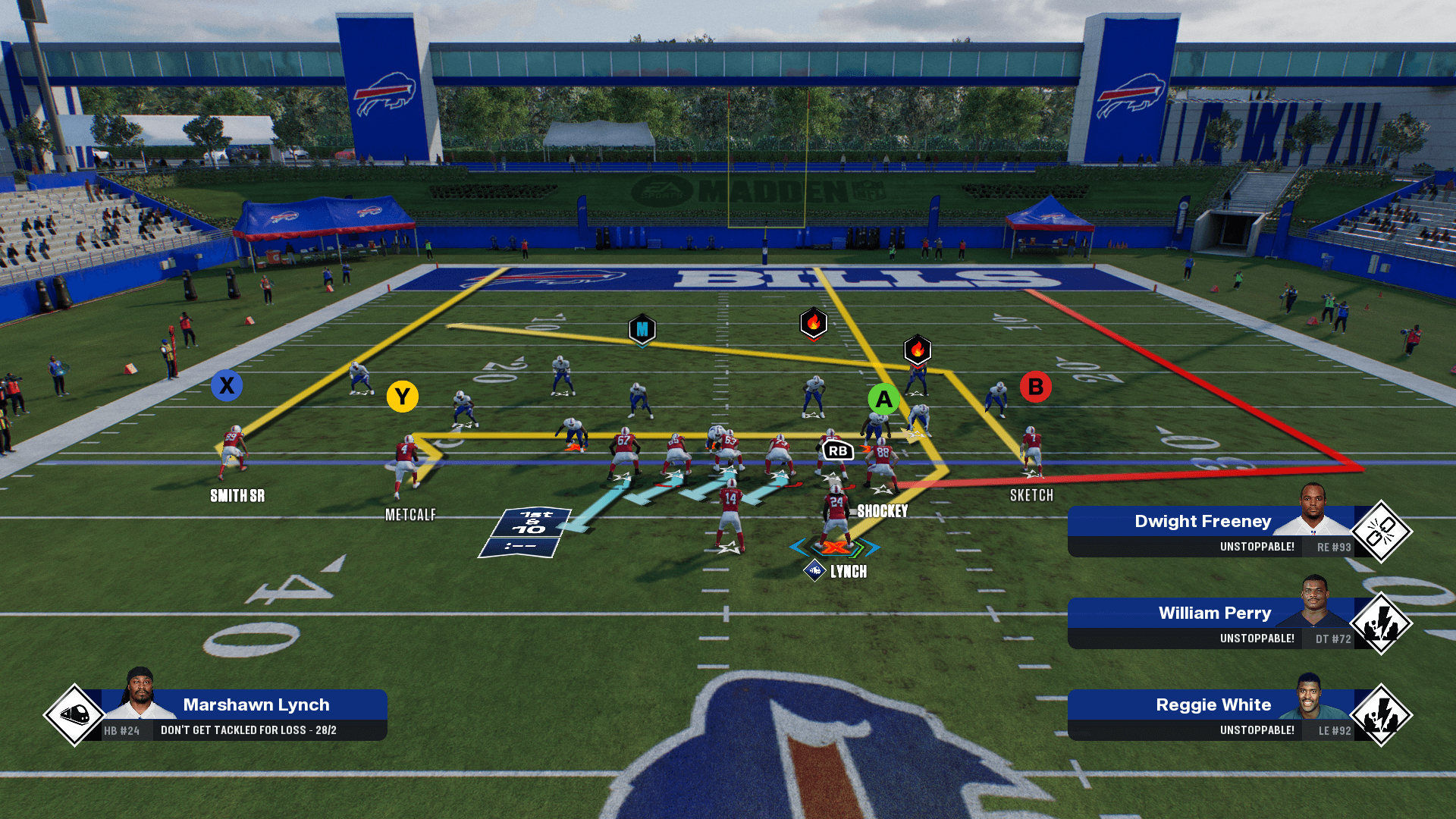
Task: Select the SMITH SR receiver label
Action: tap(237, 496)
